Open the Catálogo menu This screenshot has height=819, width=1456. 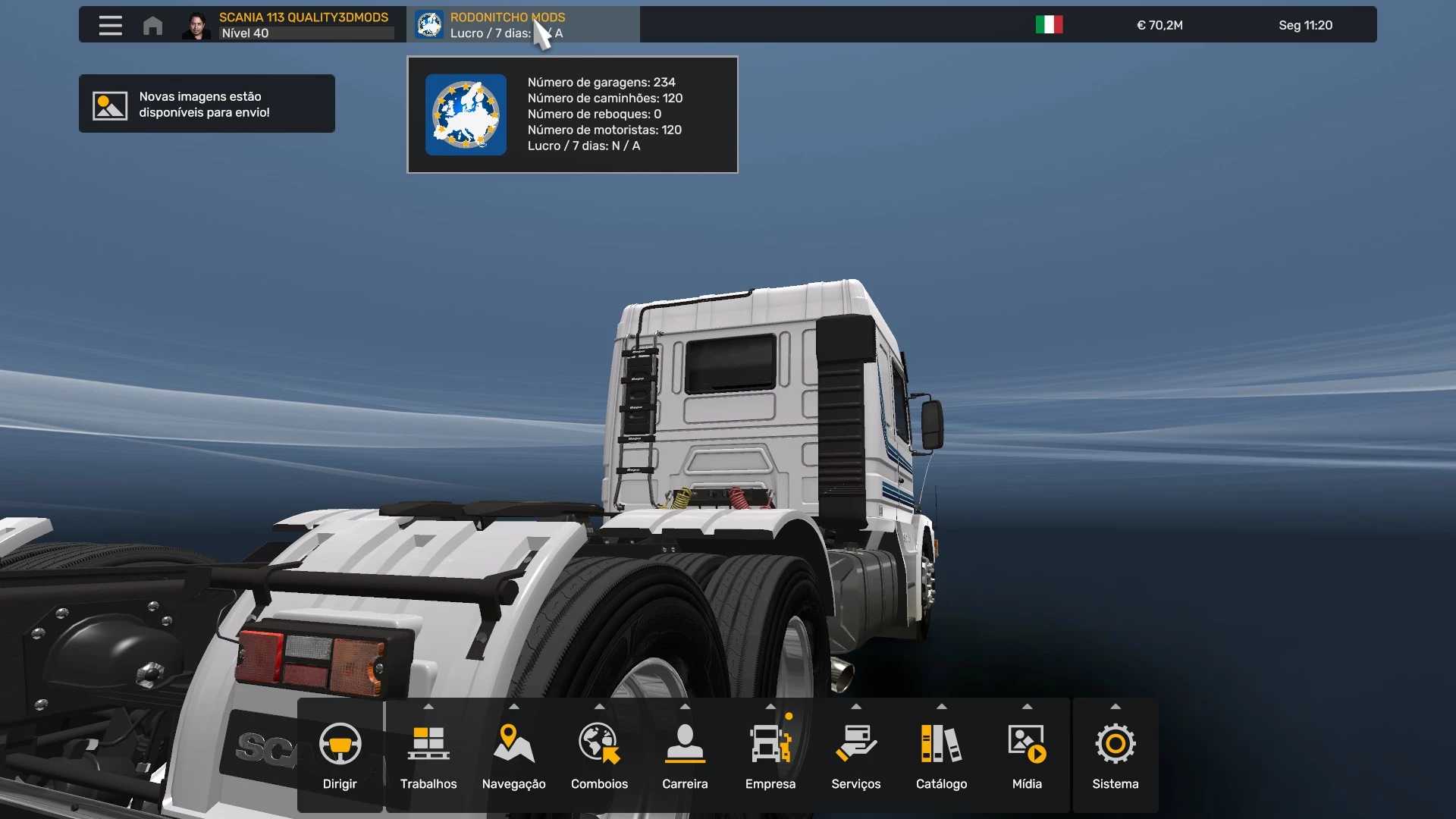pos(941,755)
